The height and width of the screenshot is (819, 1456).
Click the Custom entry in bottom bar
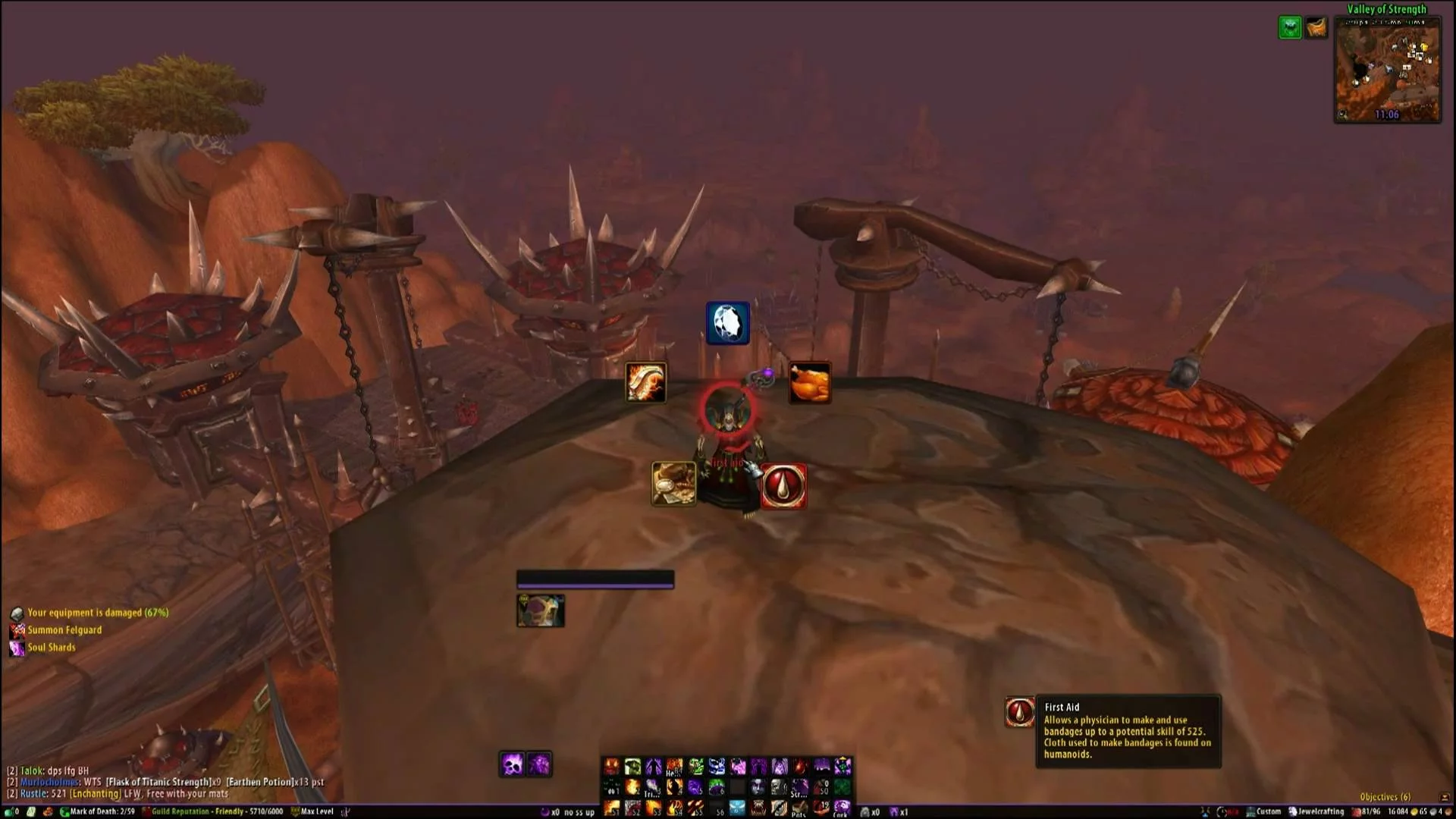1265,811
